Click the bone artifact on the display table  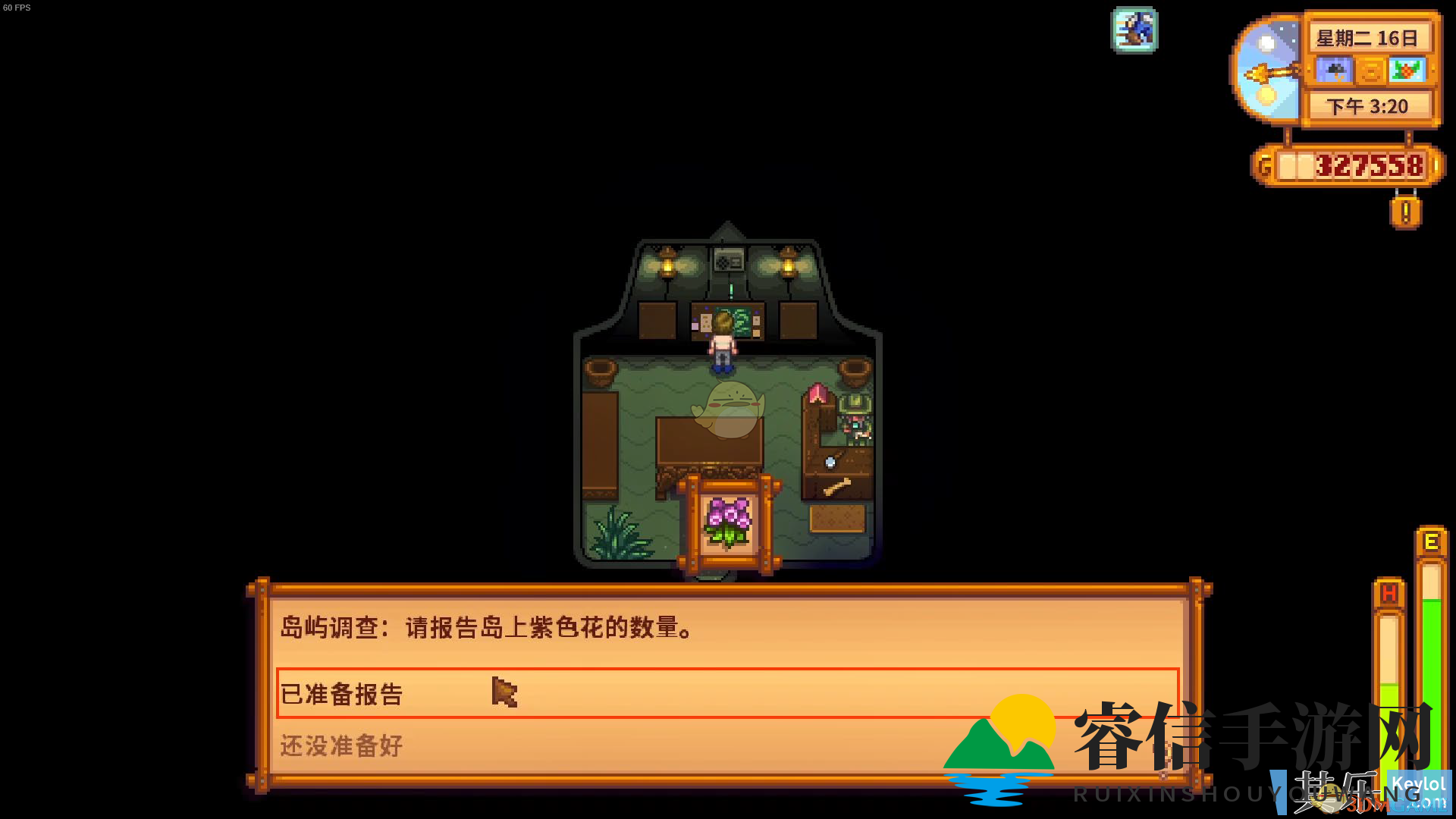tap(836, 485)
